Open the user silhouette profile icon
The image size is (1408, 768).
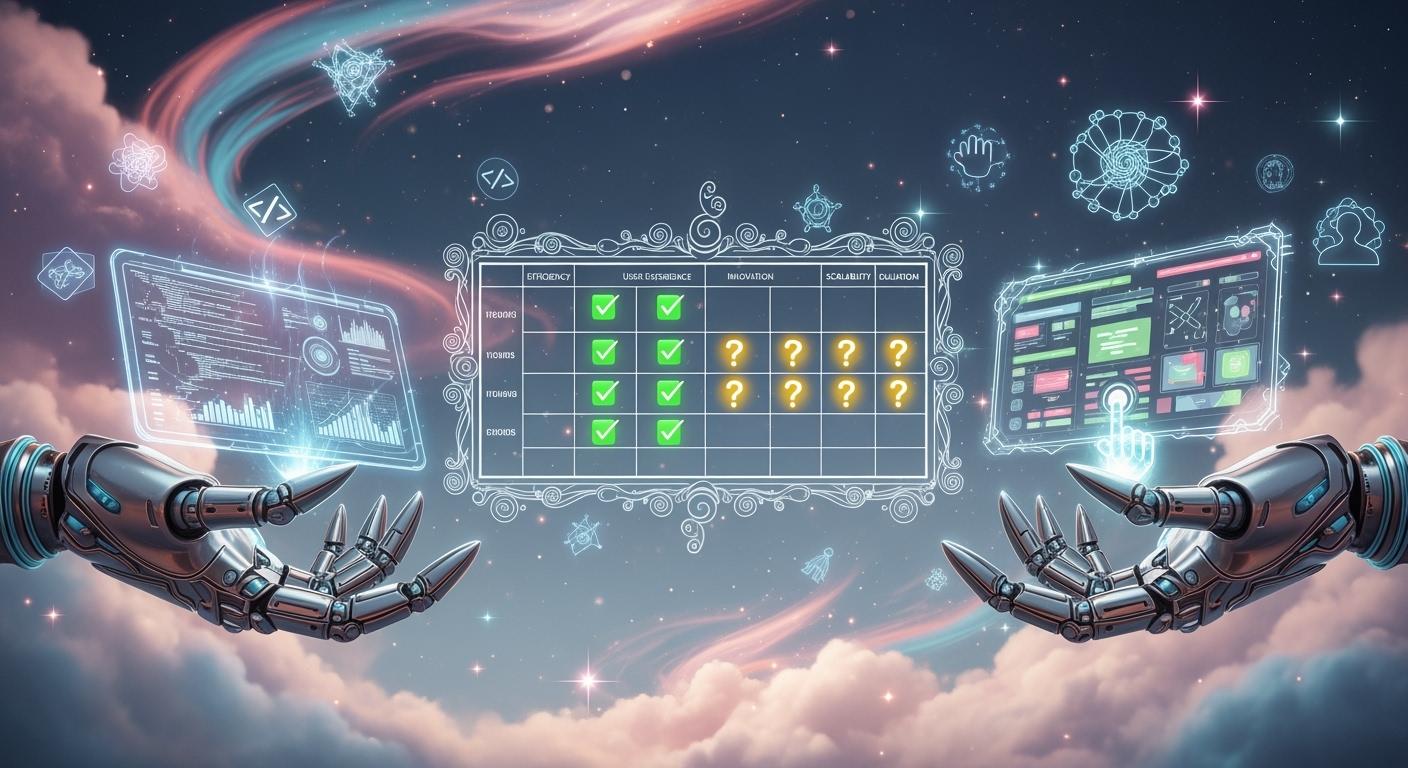[x=1348, y=232]
